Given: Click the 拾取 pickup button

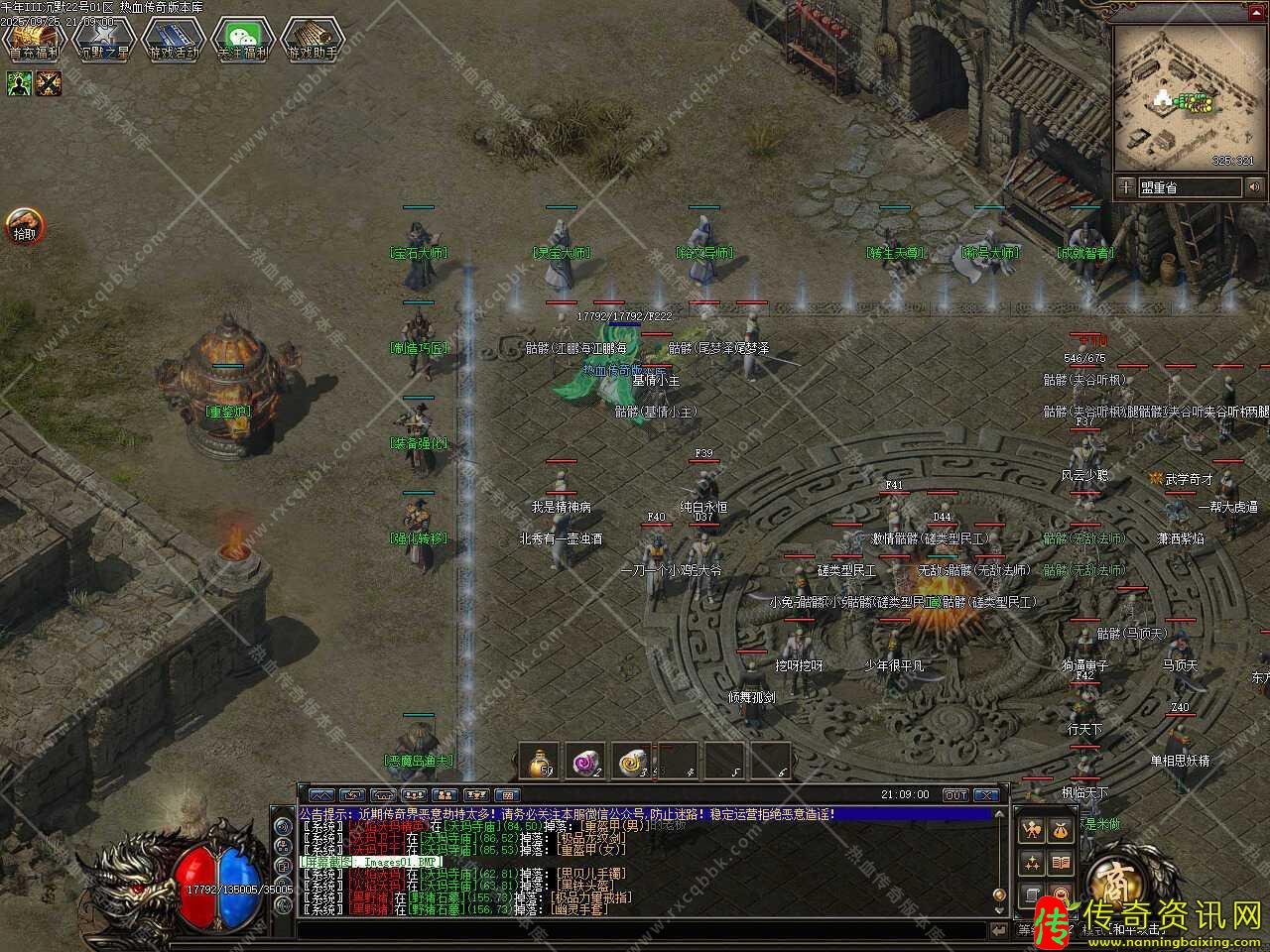Looking at the screenshot, I should pos(24,226).
